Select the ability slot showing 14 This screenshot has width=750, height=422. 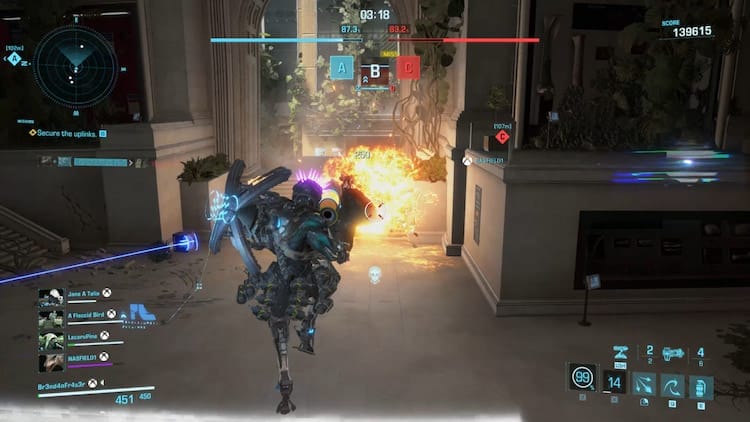coord(615,383)
